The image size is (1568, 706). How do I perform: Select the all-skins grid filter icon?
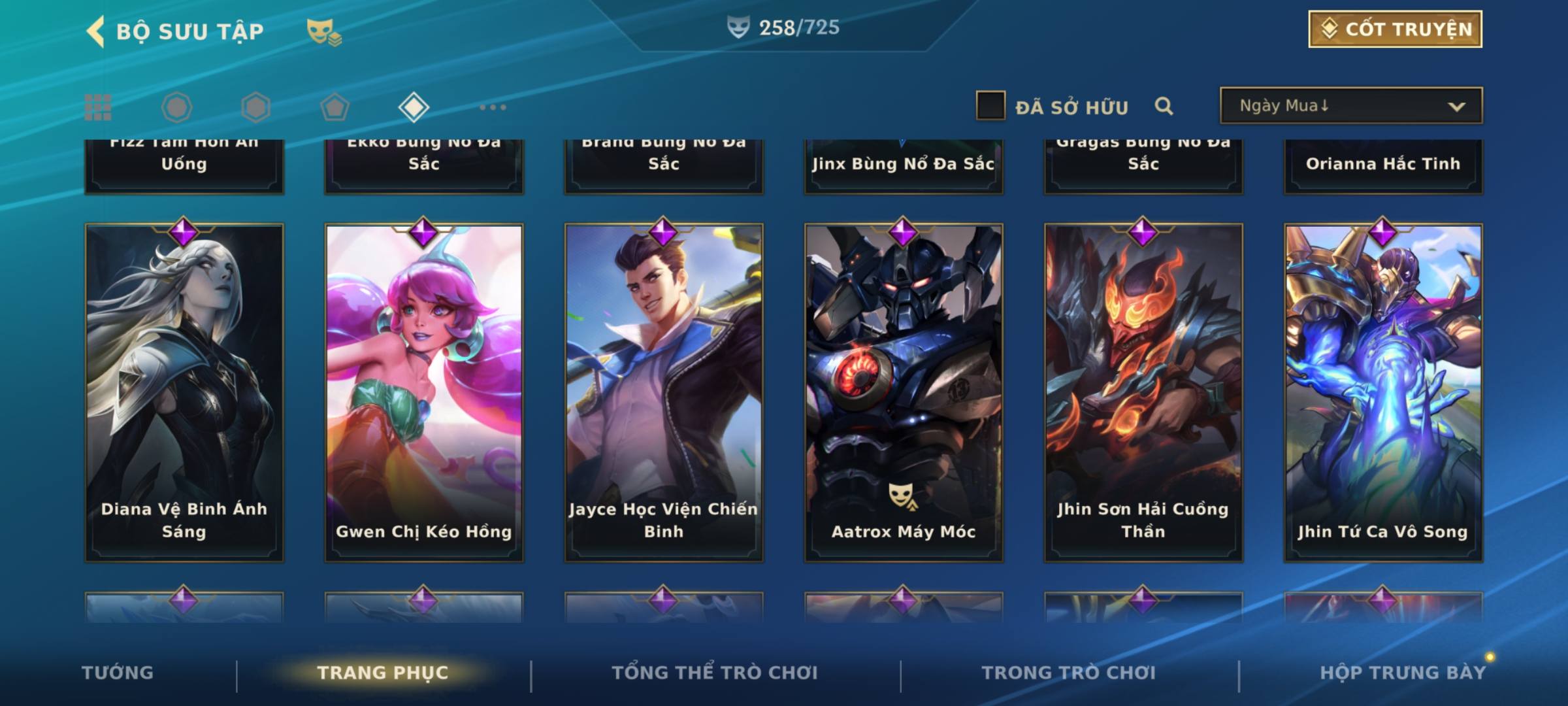coord(98,107)
